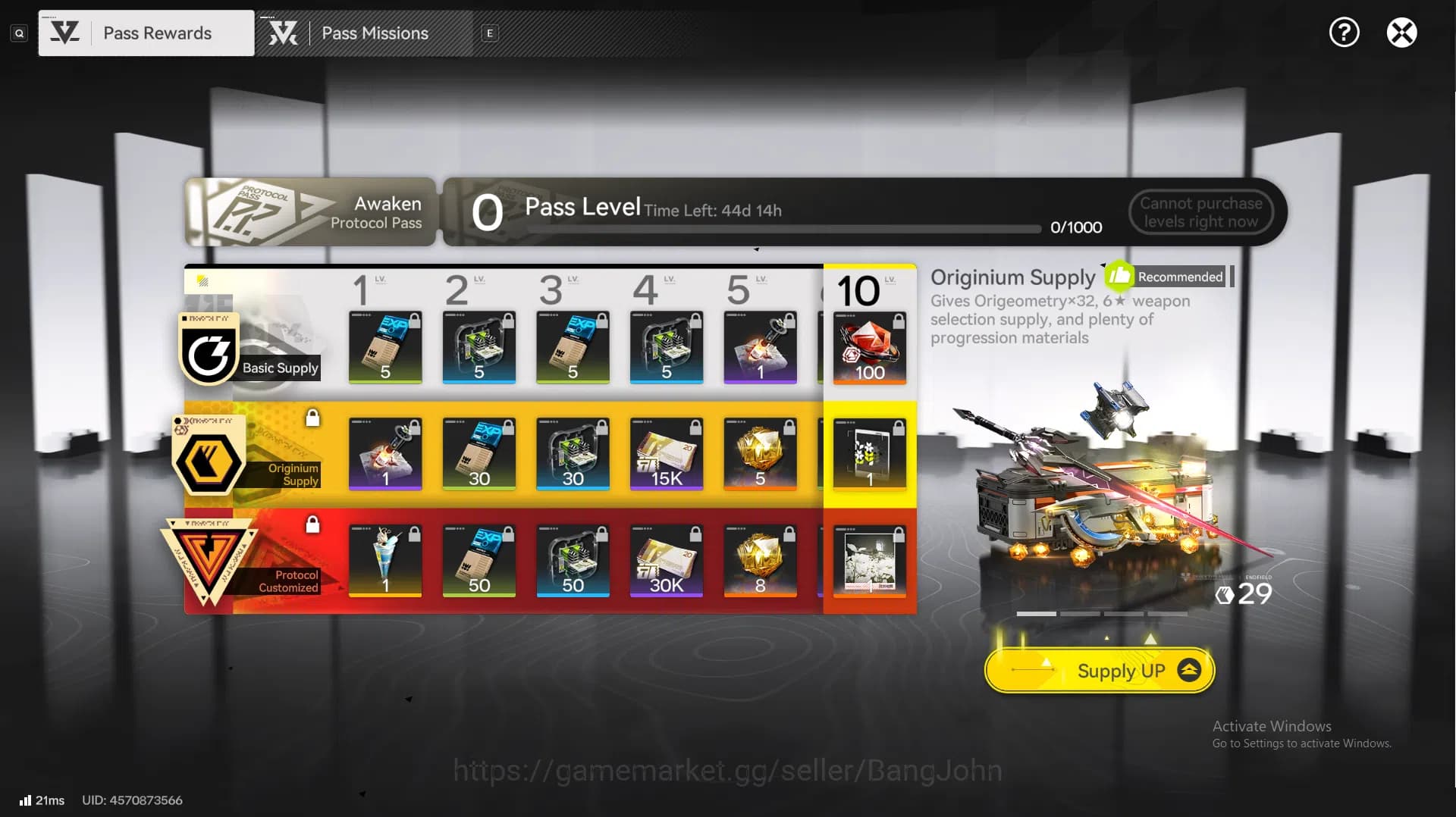This screenshot has height=817, width=1456.
Task: Click the Protocol Customized triangle track icon
Action: (x=211, y=559)
